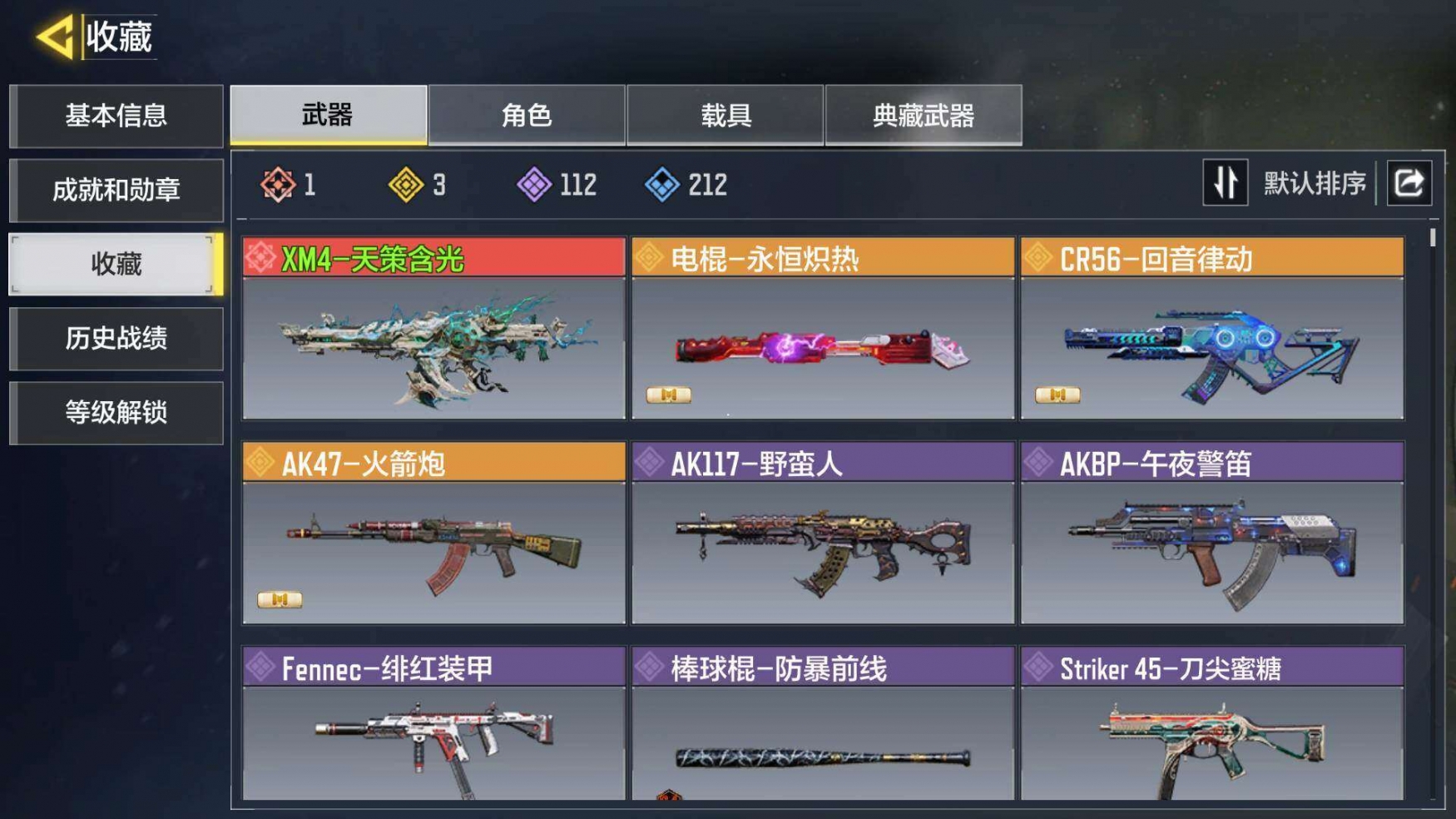Select the Fennec-绯红装甲 weapon card
Screen dimensions: 1456x819
pos(433,724)
